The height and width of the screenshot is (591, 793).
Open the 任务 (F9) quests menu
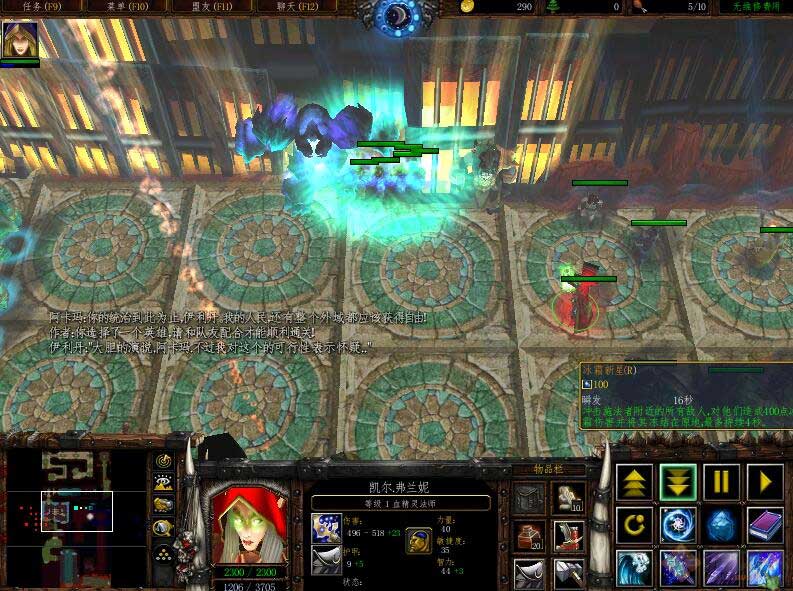click(36, 6)
